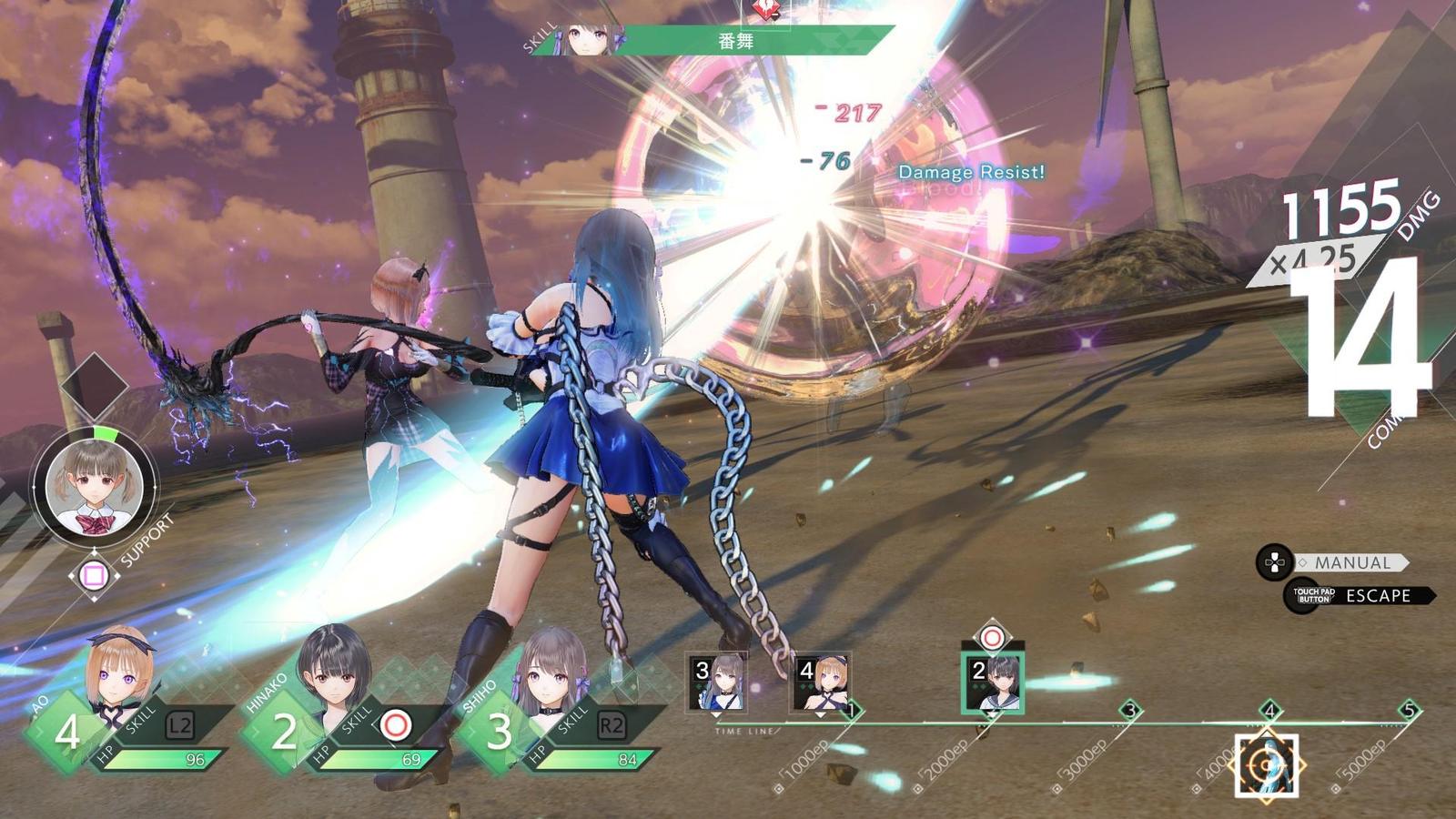Choose ESCAPE to flee the battle

1377,596
